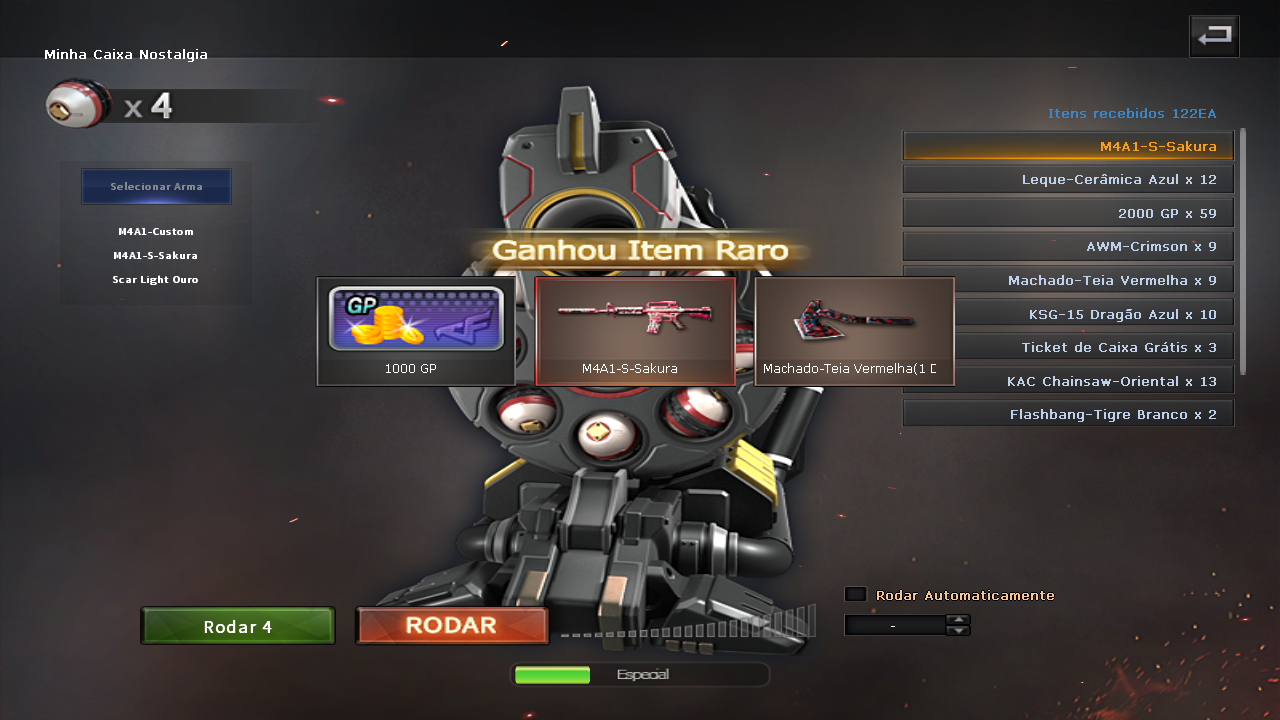Click the red RODAR spin button
This screenshot has width=1280, height=720.
point(452,626)
